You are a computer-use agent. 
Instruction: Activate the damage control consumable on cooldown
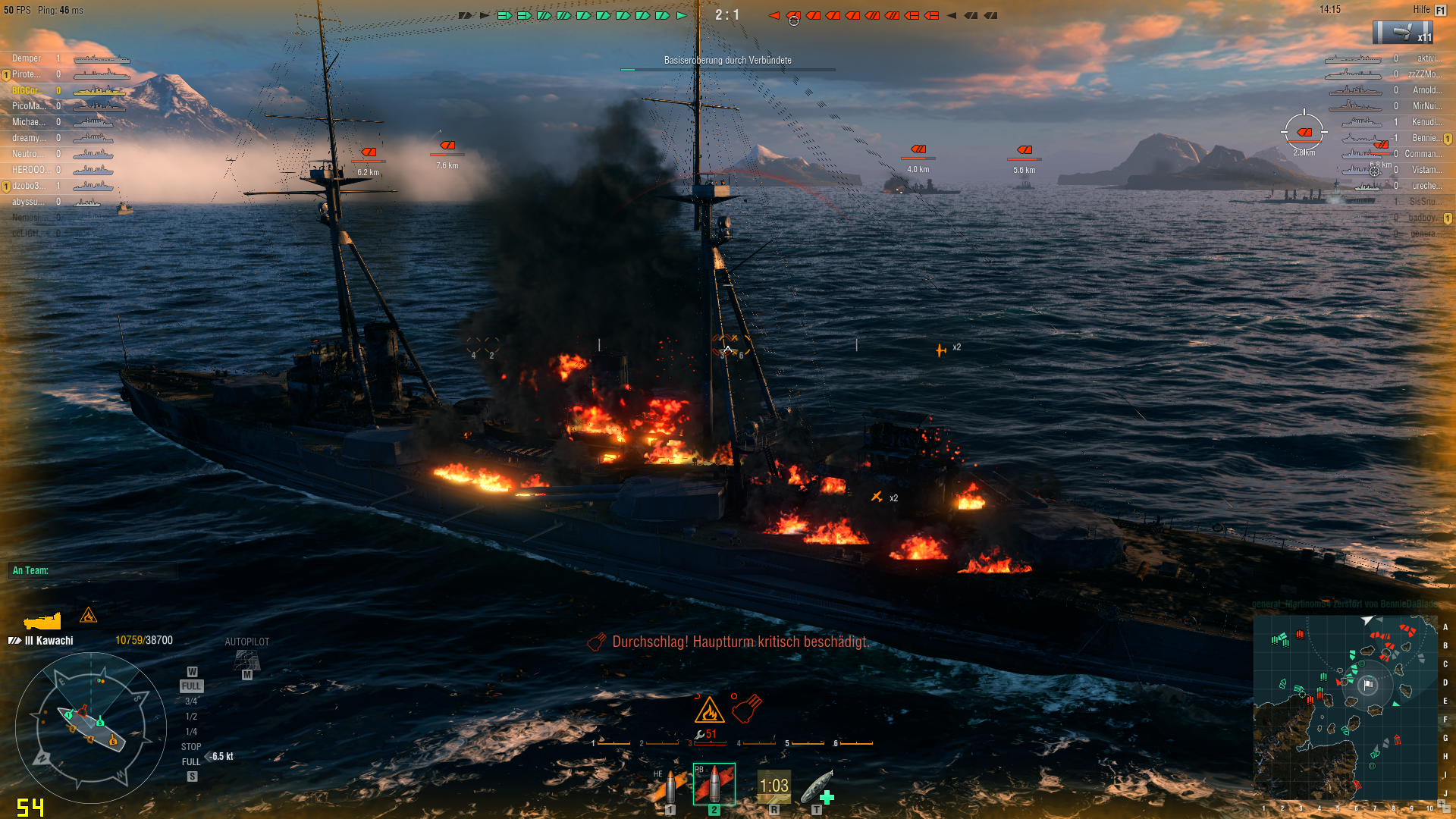coord(773,786)
